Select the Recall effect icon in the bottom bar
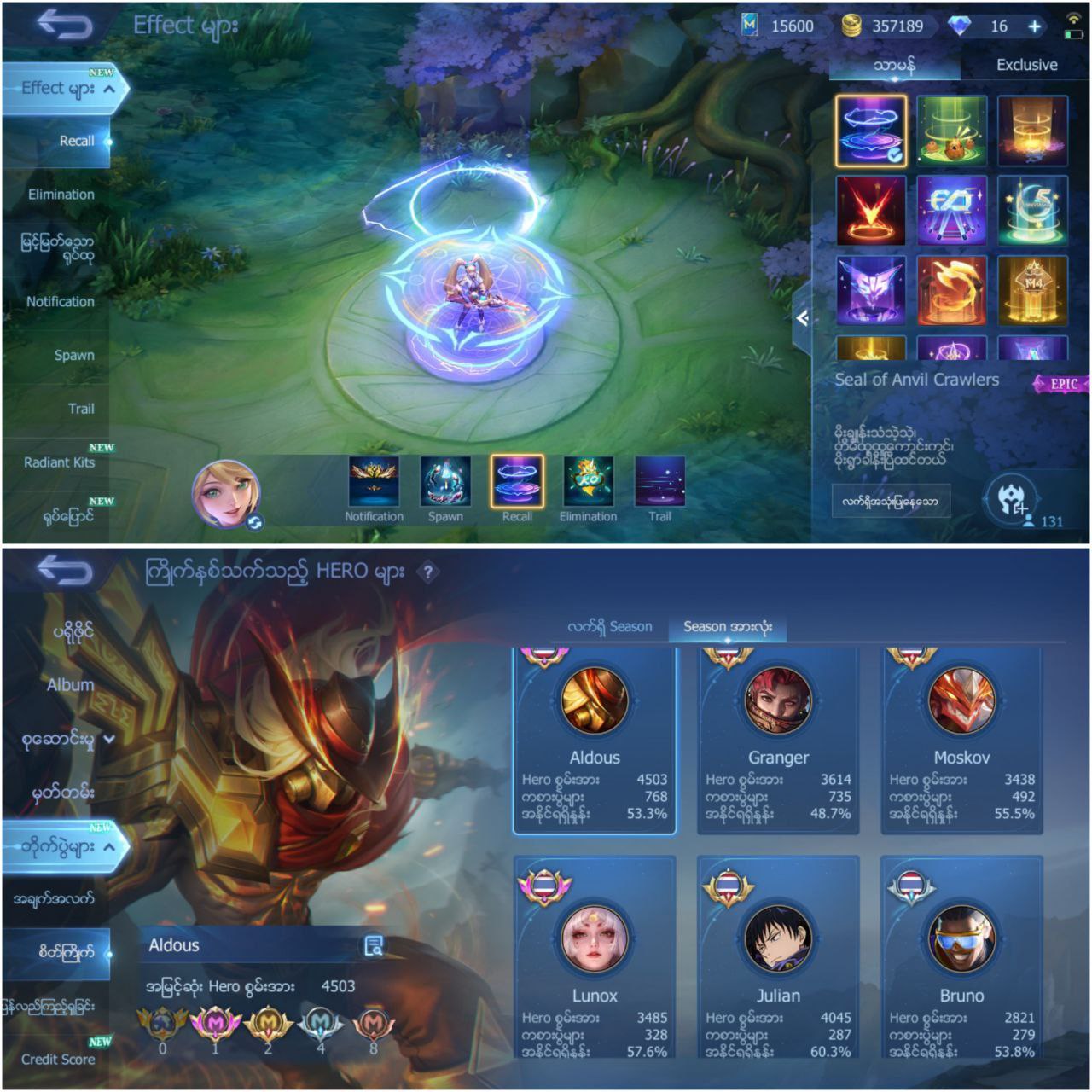This screenshot has width=1092, height=1092. (x=515, y=483)
